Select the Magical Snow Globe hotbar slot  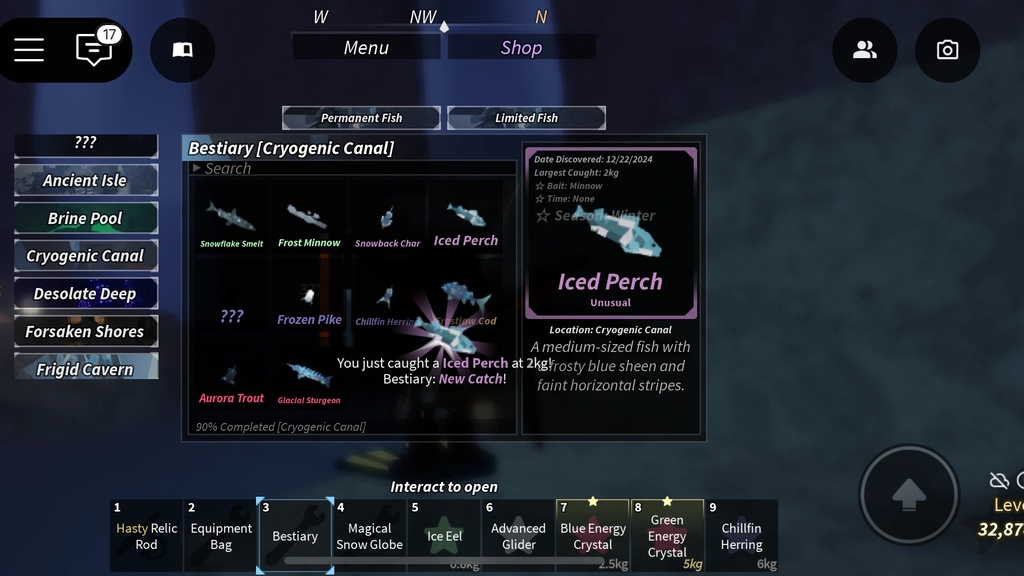(x=369, y=535)
